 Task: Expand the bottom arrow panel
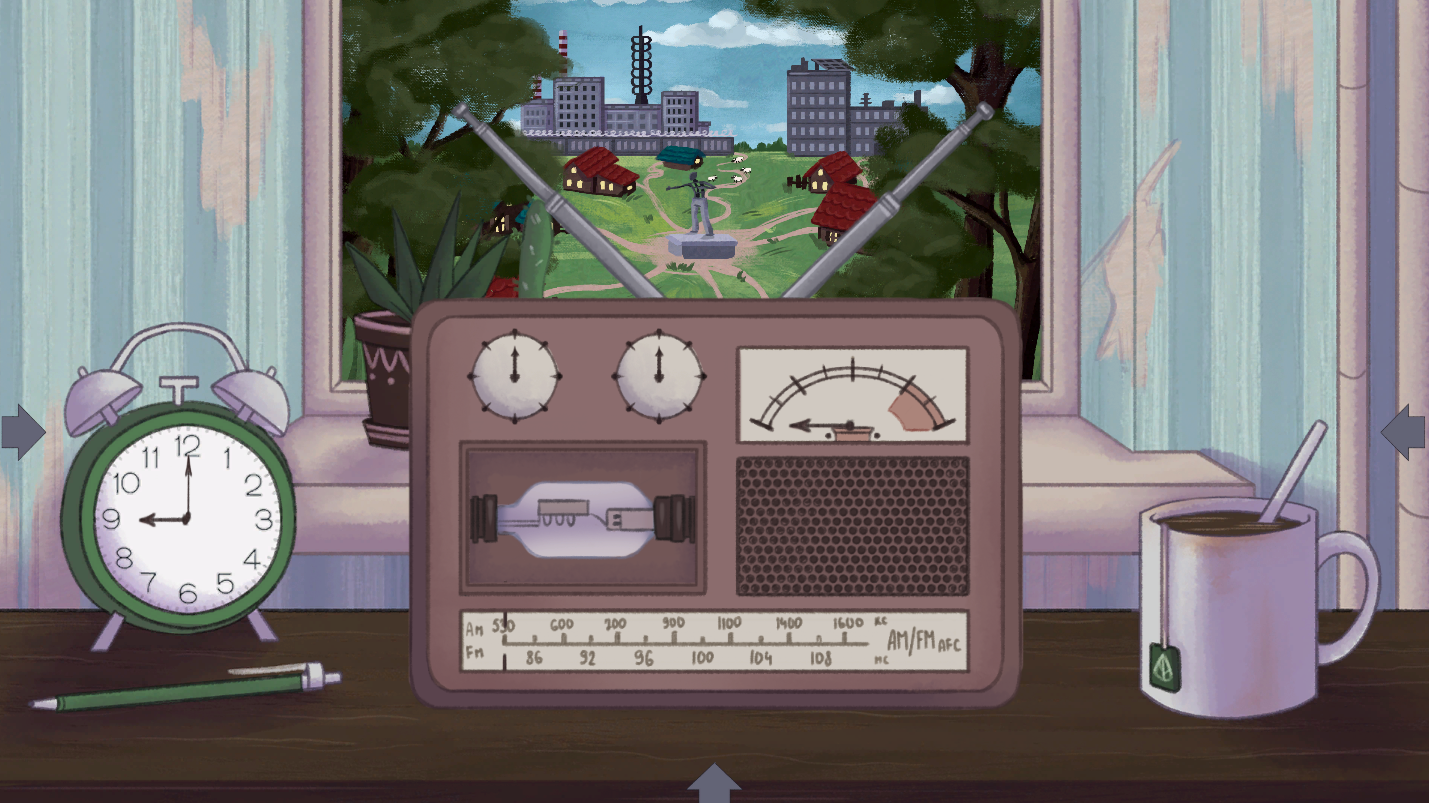pos(715,784)
